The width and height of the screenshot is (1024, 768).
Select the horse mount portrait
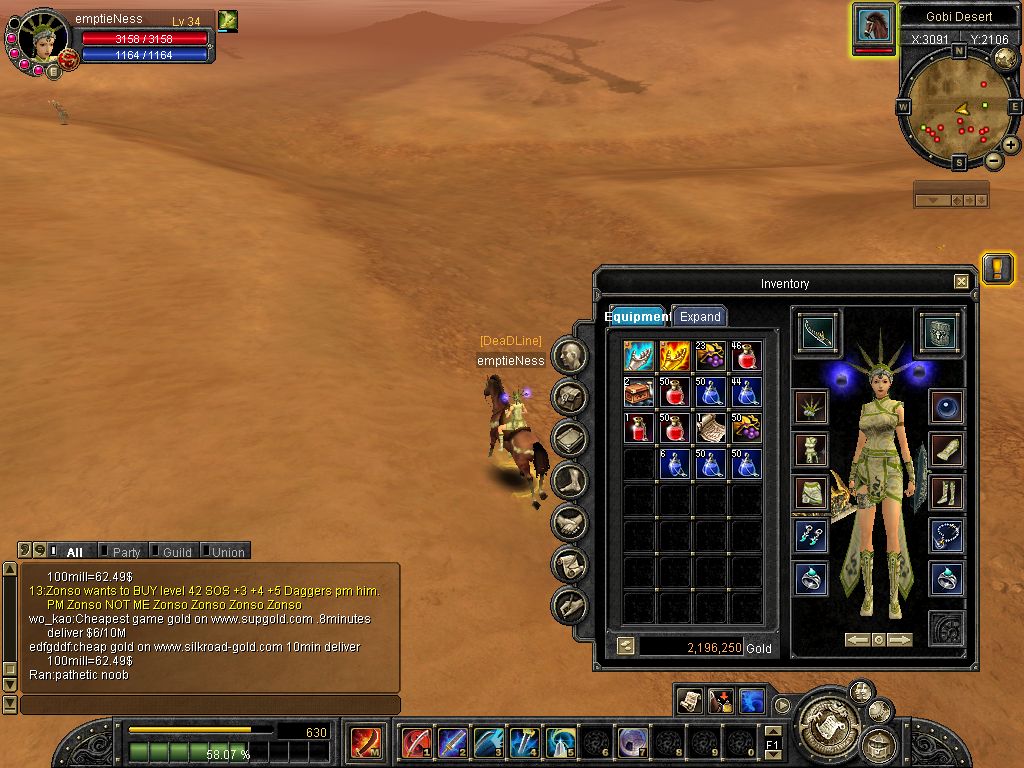tap(874, 26)
